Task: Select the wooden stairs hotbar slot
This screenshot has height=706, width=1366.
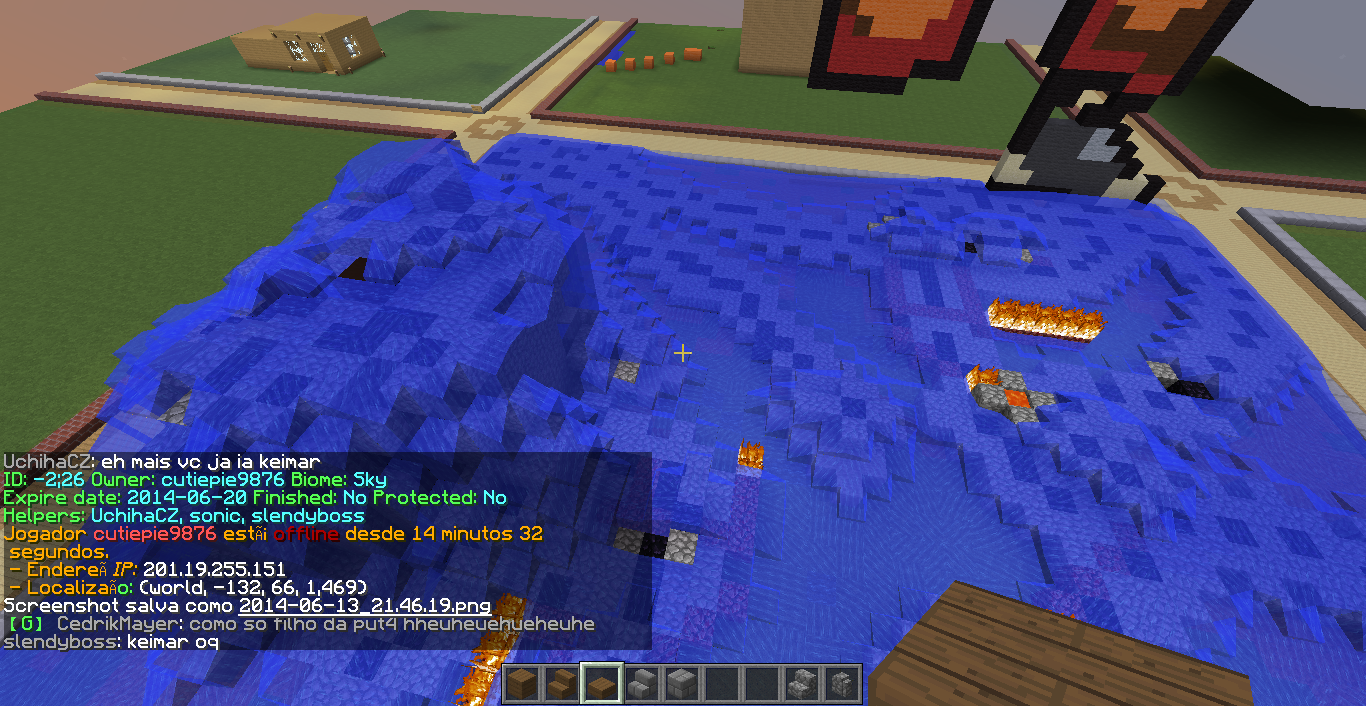Action: (562, 685)
